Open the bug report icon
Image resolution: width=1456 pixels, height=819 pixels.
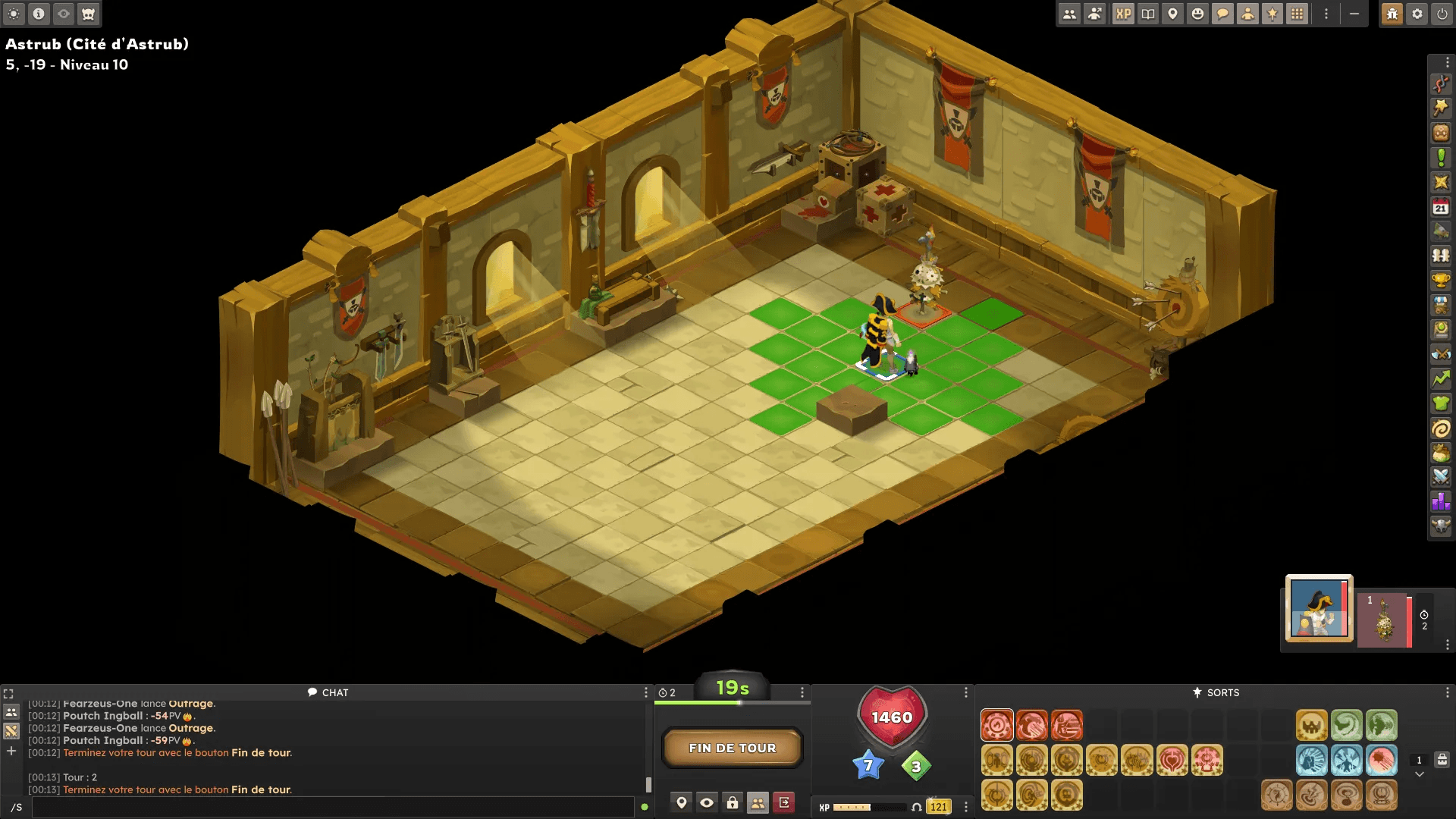[x=1392, y=14]
